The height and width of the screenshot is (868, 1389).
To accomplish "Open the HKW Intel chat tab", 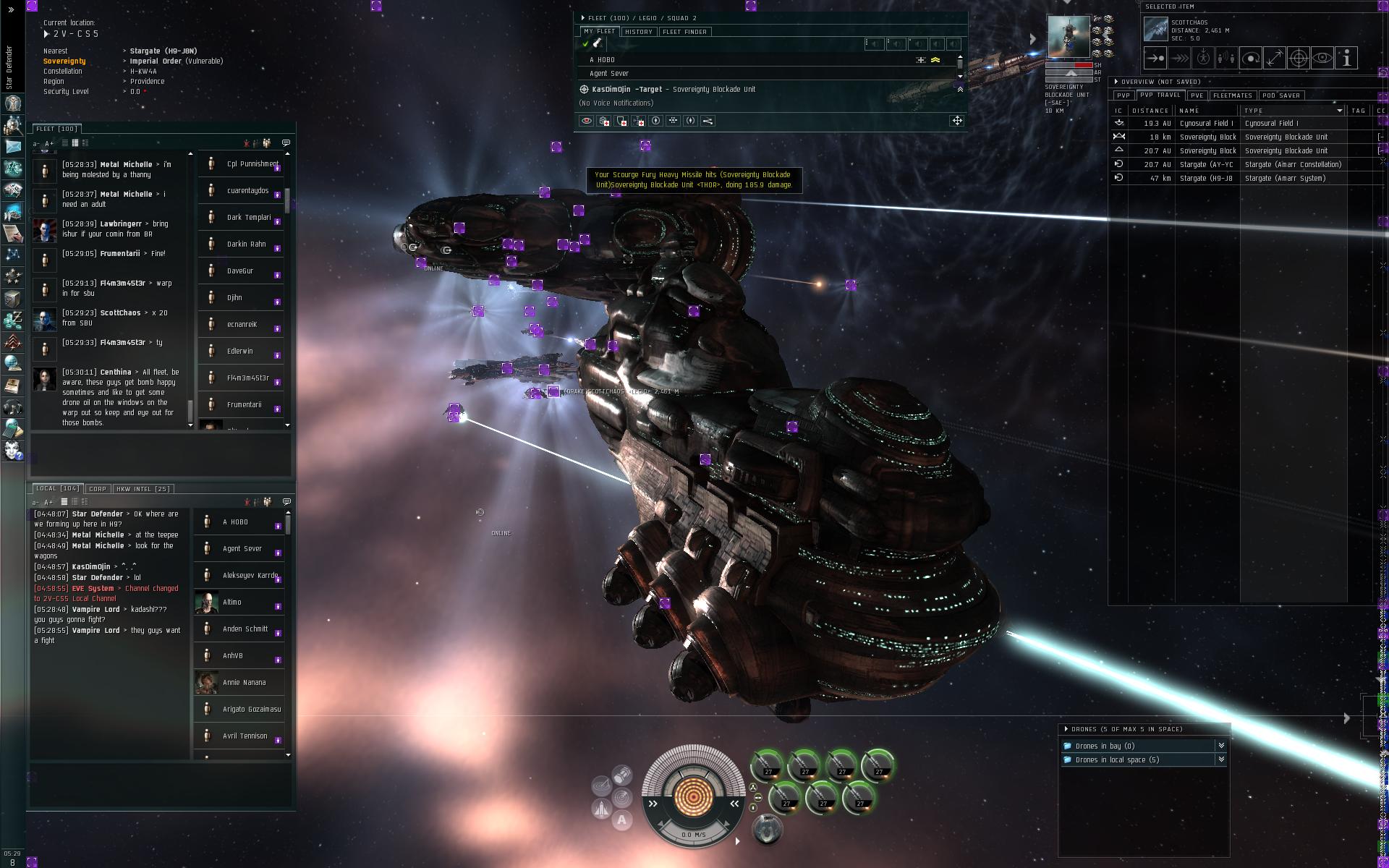I will (143, 489).
